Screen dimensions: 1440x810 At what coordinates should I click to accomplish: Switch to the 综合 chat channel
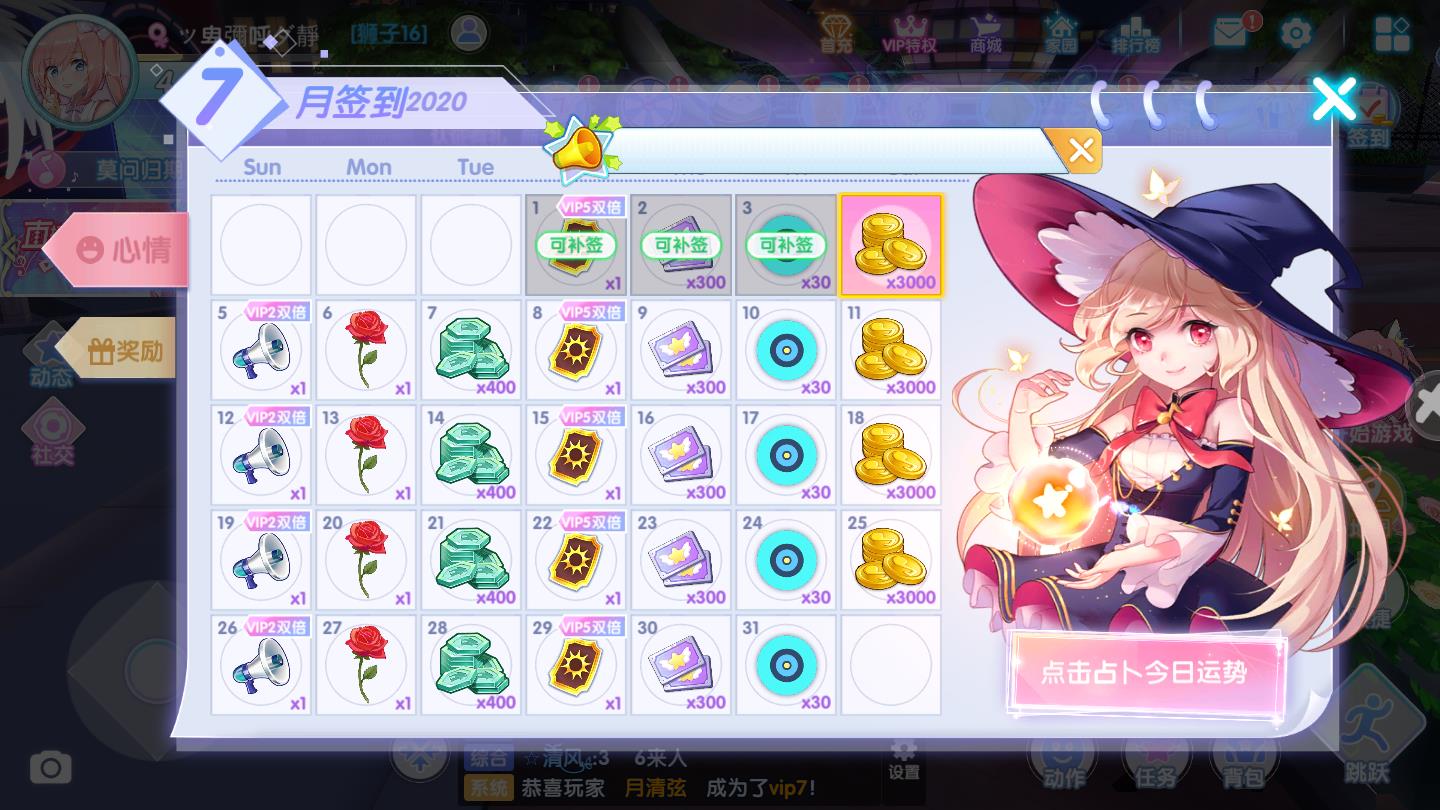click(x=489, y=758)
